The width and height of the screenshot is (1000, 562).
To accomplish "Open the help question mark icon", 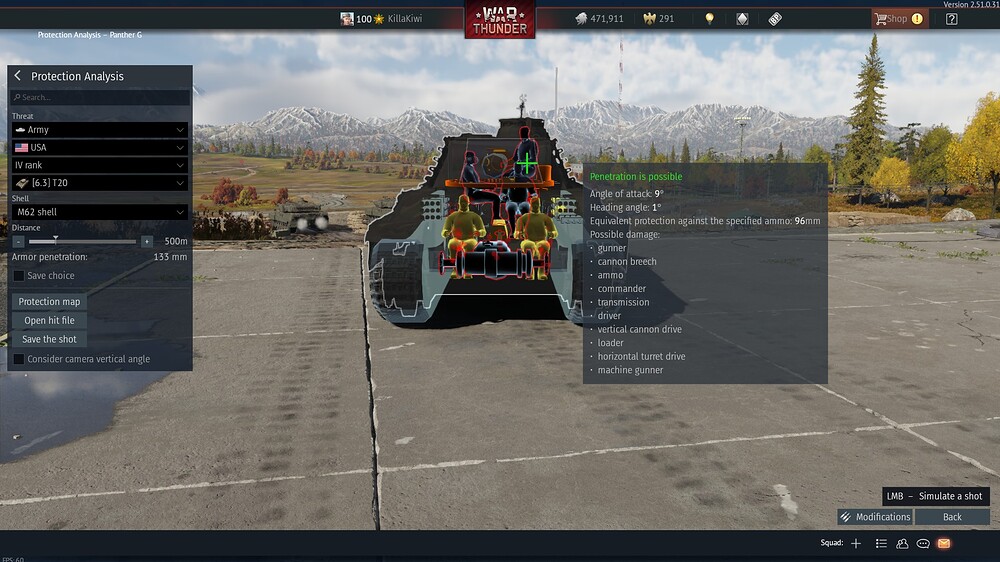I will point(951,18).
